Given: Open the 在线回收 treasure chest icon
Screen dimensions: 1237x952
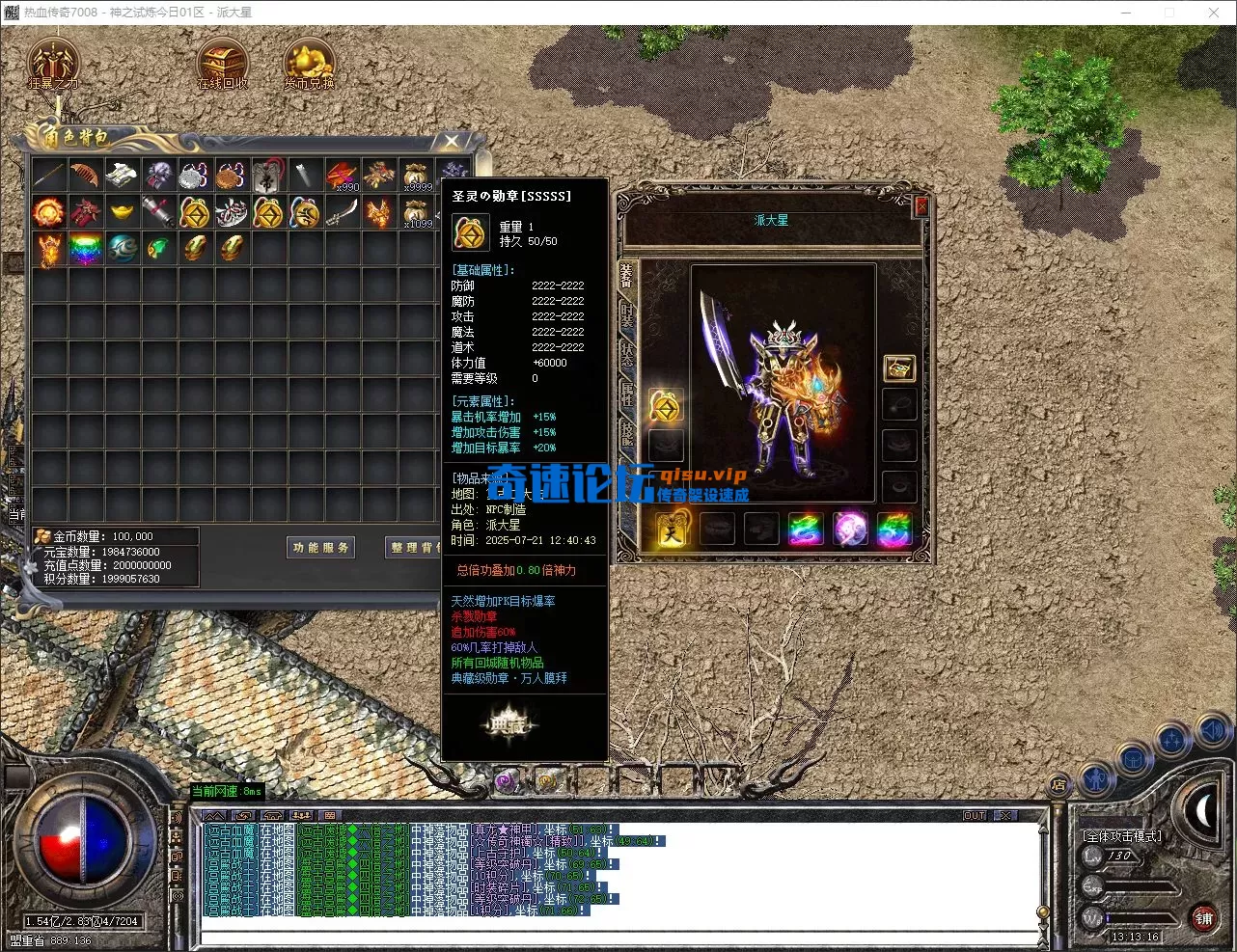Looking at the screenshot, I should pyautogui.click(x=222, y=63).
